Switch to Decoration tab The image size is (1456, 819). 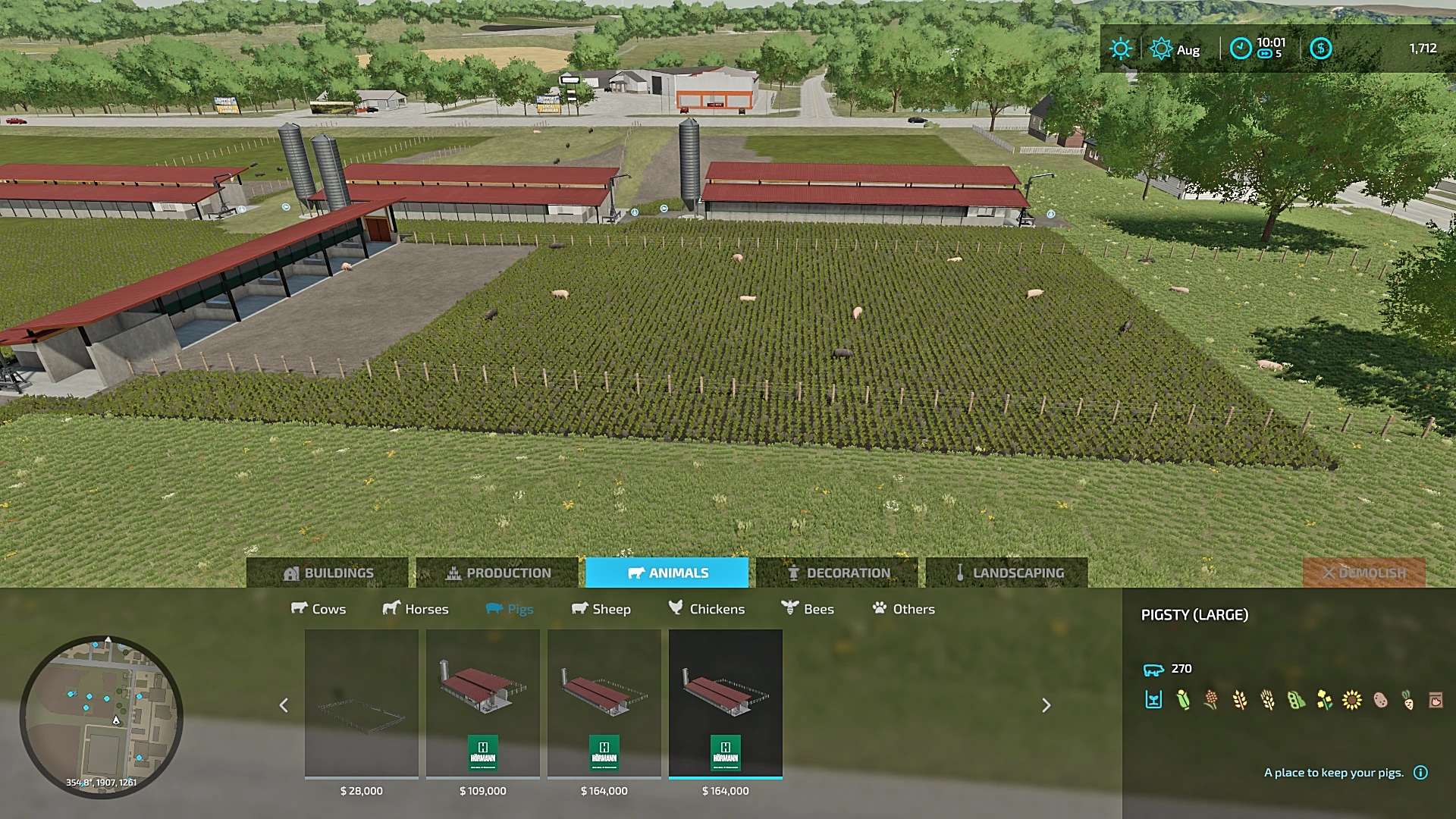coord(837,573)
